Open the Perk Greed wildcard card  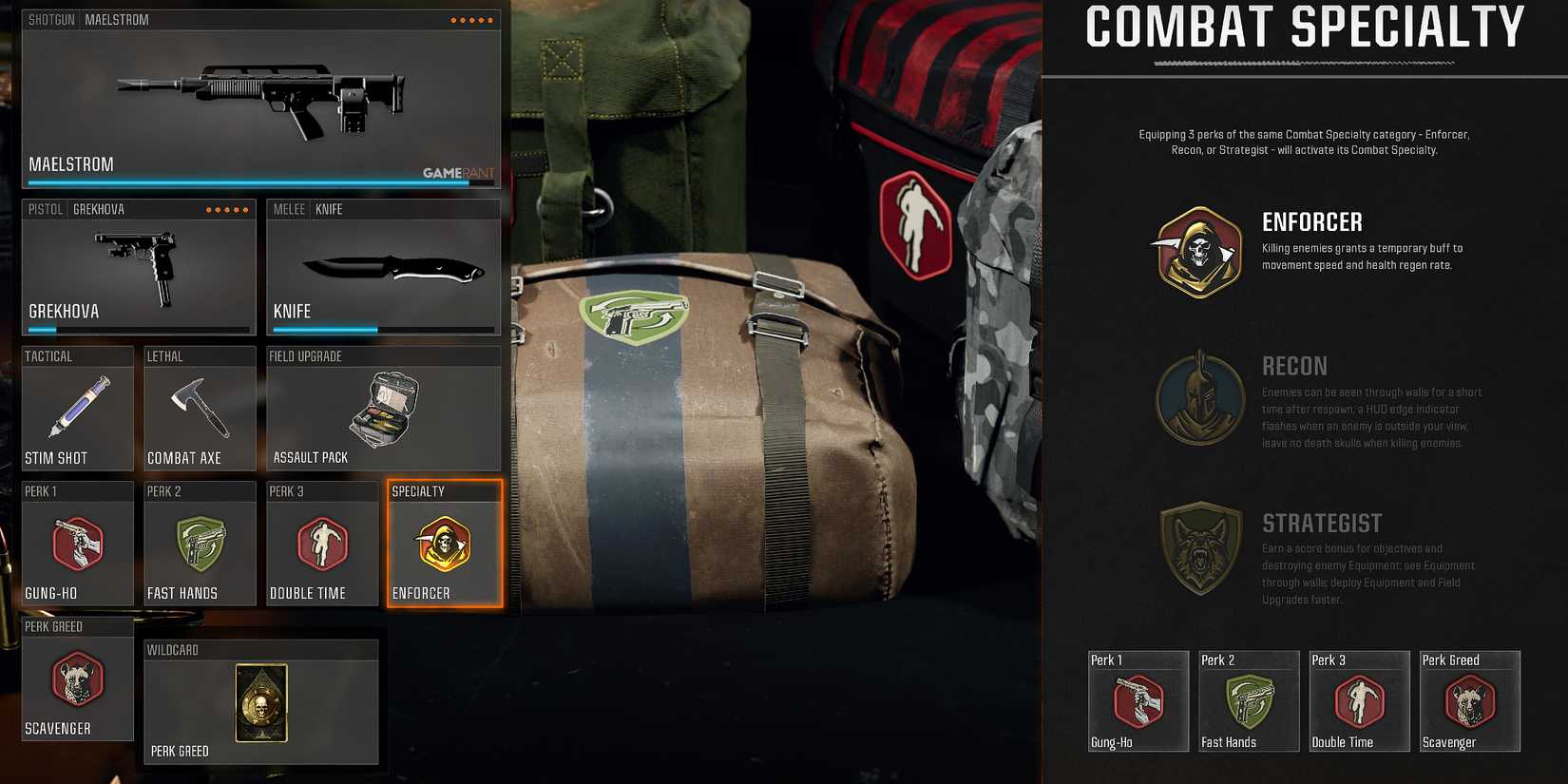pos(261,703)
